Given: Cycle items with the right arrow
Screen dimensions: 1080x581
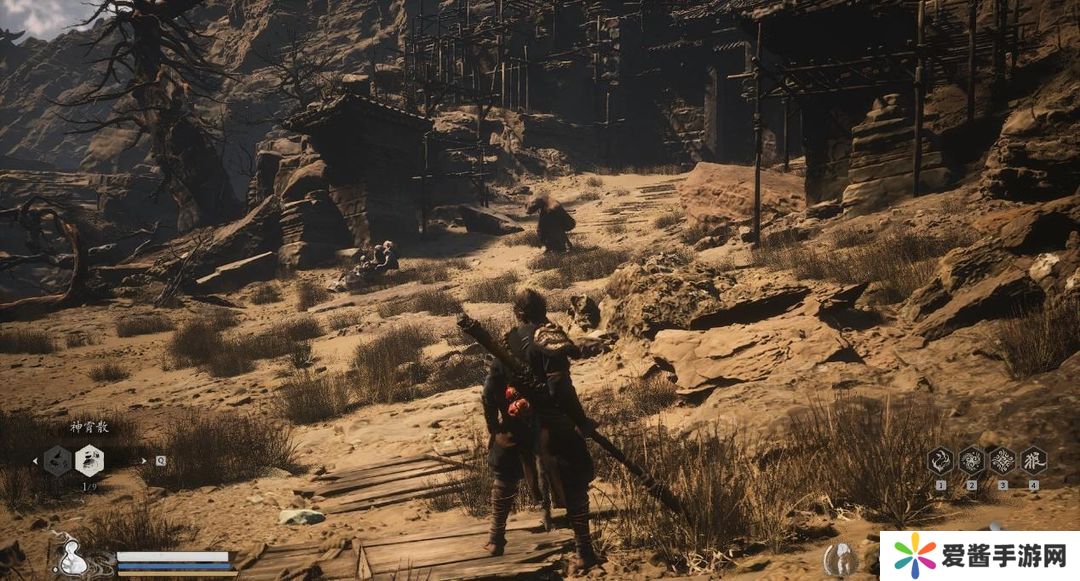Looking at the screenshot, I should [142, 461].
